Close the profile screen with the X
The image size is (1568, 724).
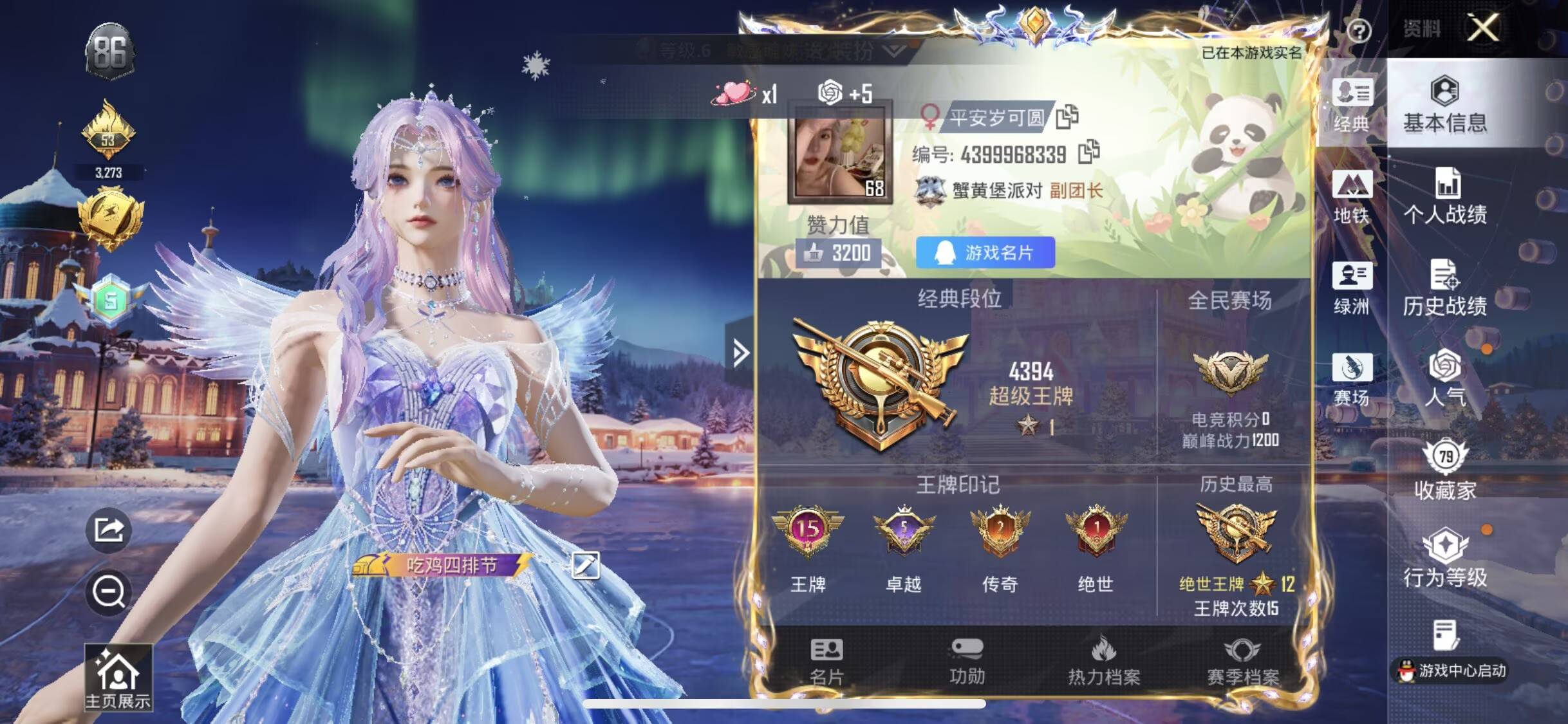pyautogui.click(x=1483, y=28)
